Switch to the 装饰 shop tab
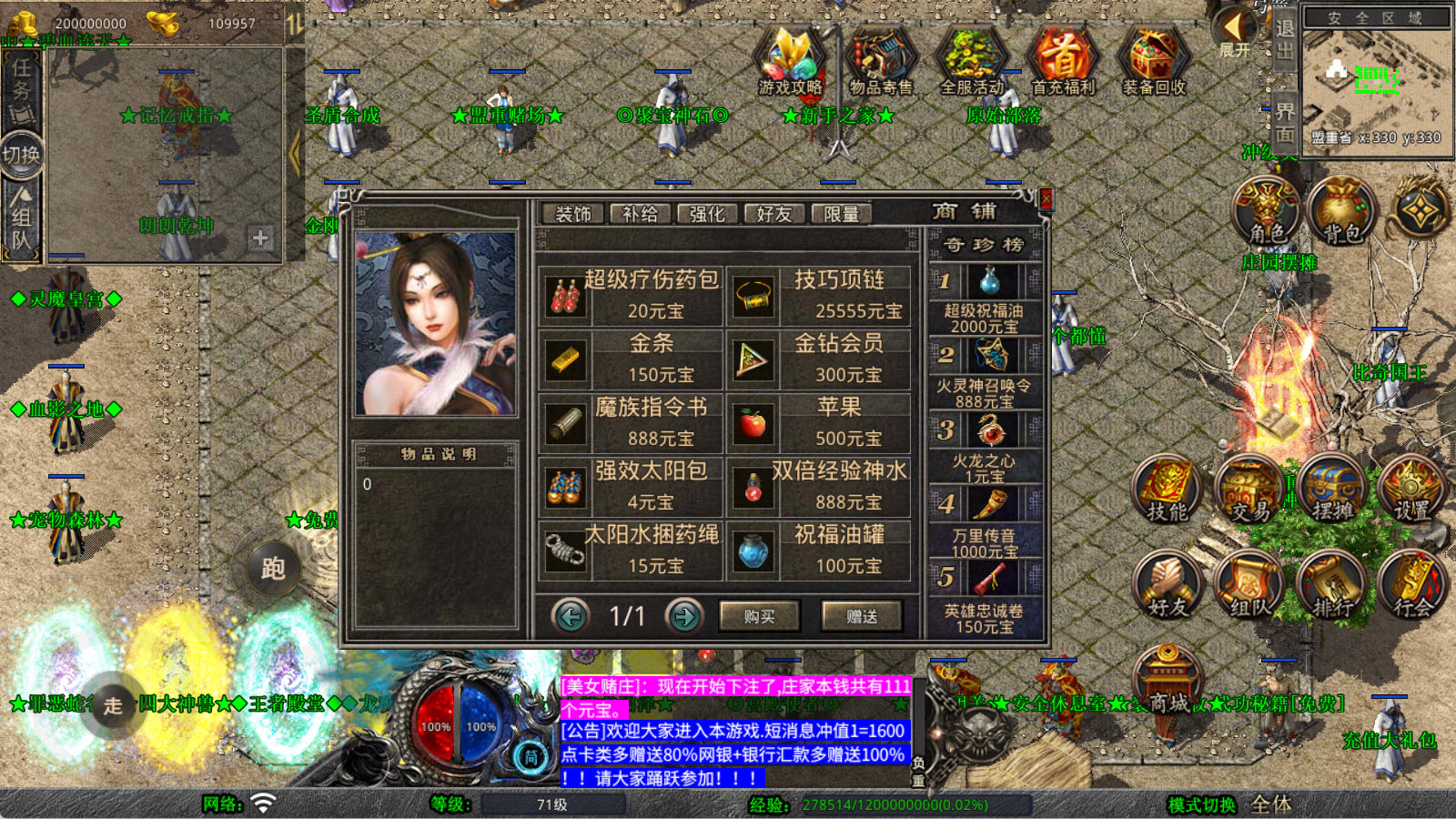This screenshot has width=1456, height=819. [573, 214]
